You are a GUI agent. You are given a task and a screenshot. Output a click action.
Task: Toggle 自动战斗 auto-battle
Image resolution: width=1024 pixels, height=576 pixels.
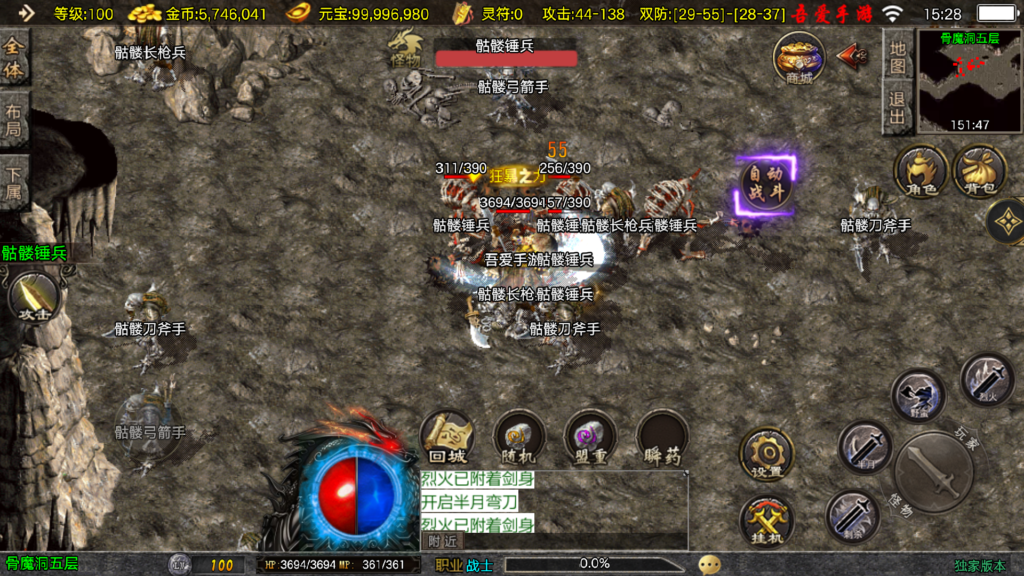(767, 184)
